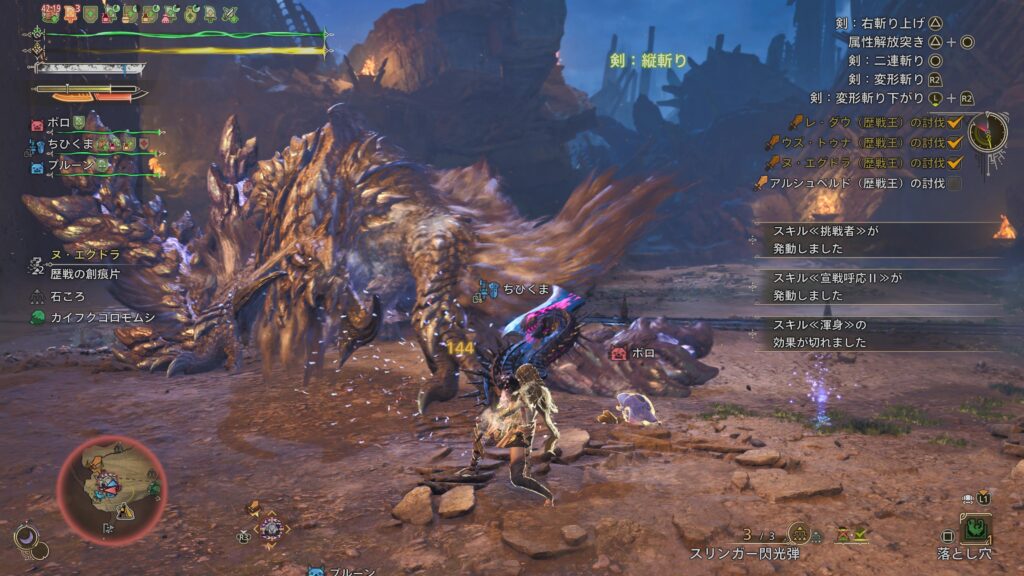Select party member ボロ in the list
The image size is (1024, 576).
point(56,123)
